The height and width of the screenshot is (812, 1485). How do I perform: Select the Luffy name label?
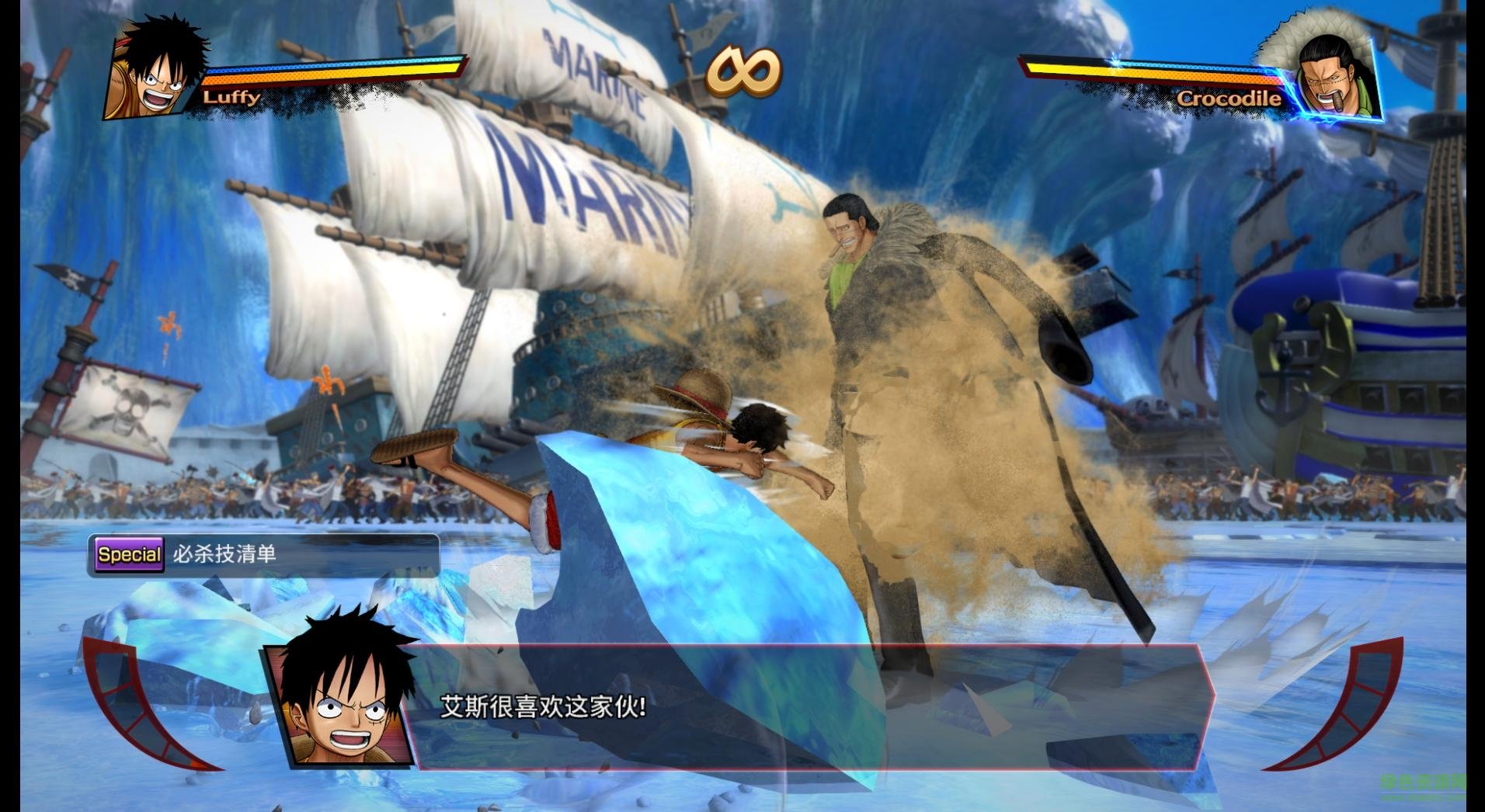(231, 98)
